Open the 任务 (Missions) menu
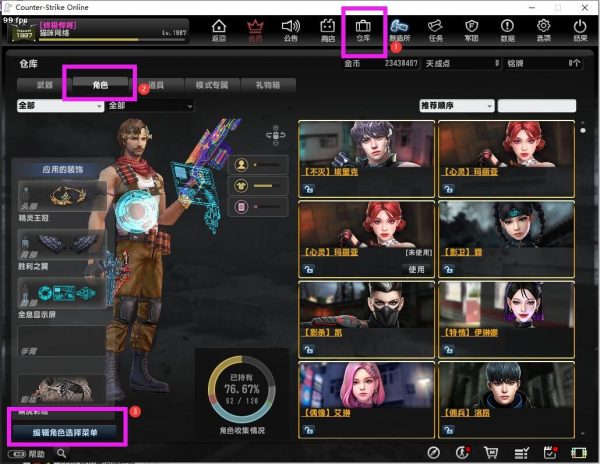The height and width of the screenshot is (464, 600). click(435, 31)
